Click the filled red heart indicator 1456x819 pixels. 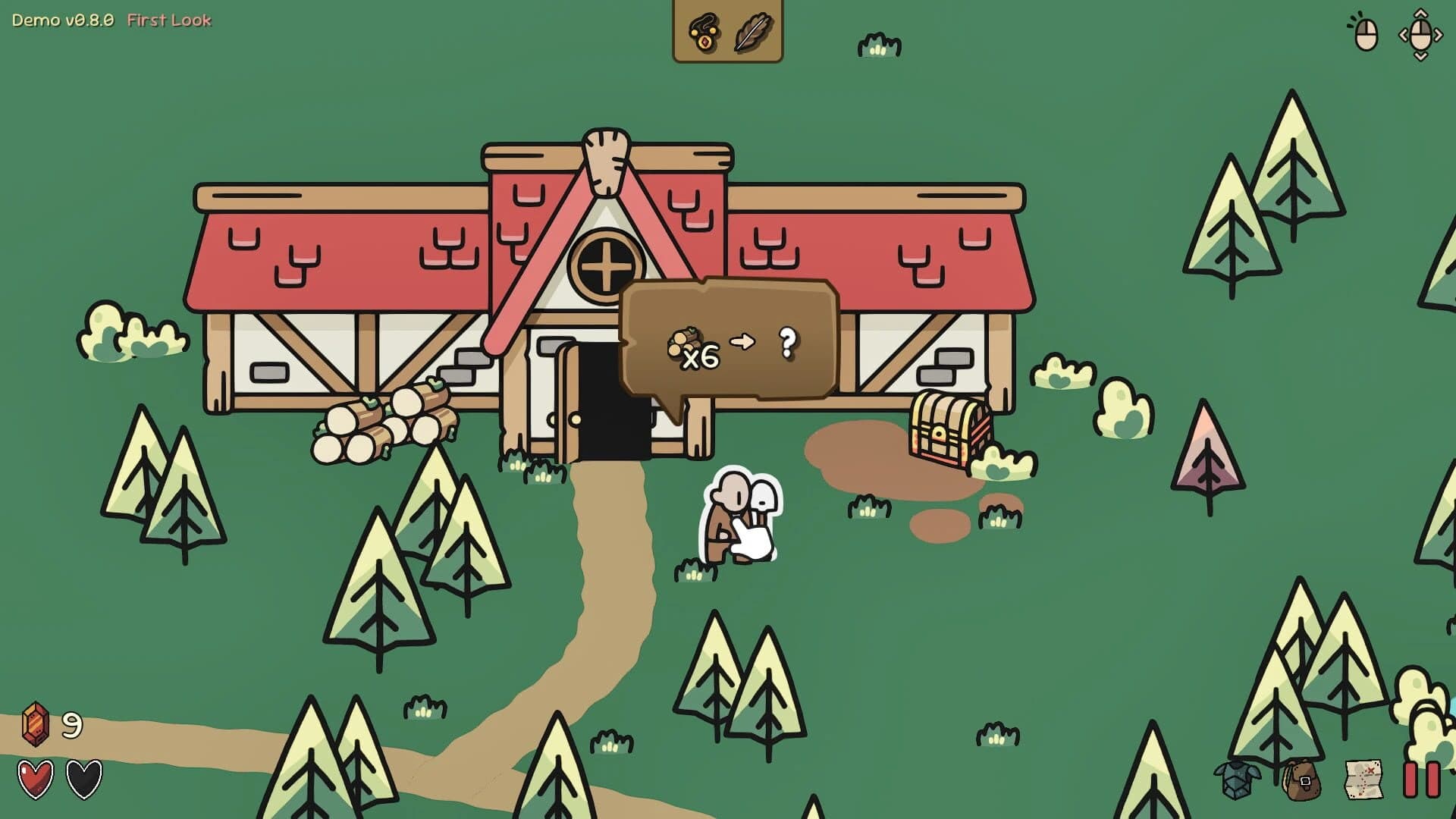[x=34, y=777]
